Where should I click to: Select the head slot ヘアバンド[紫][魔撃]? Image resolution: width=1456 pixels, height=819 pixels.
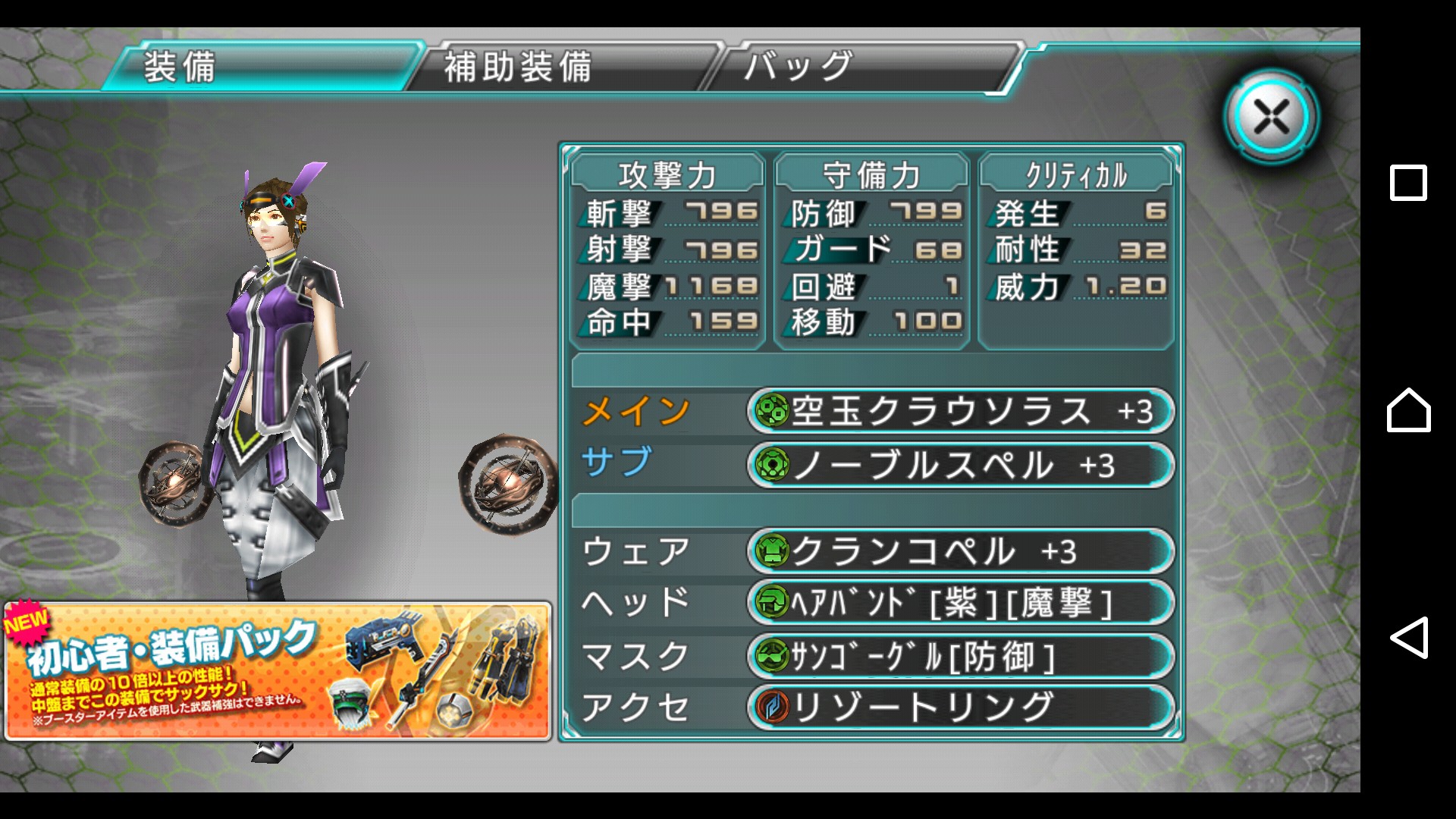click(x=959, y=604)
